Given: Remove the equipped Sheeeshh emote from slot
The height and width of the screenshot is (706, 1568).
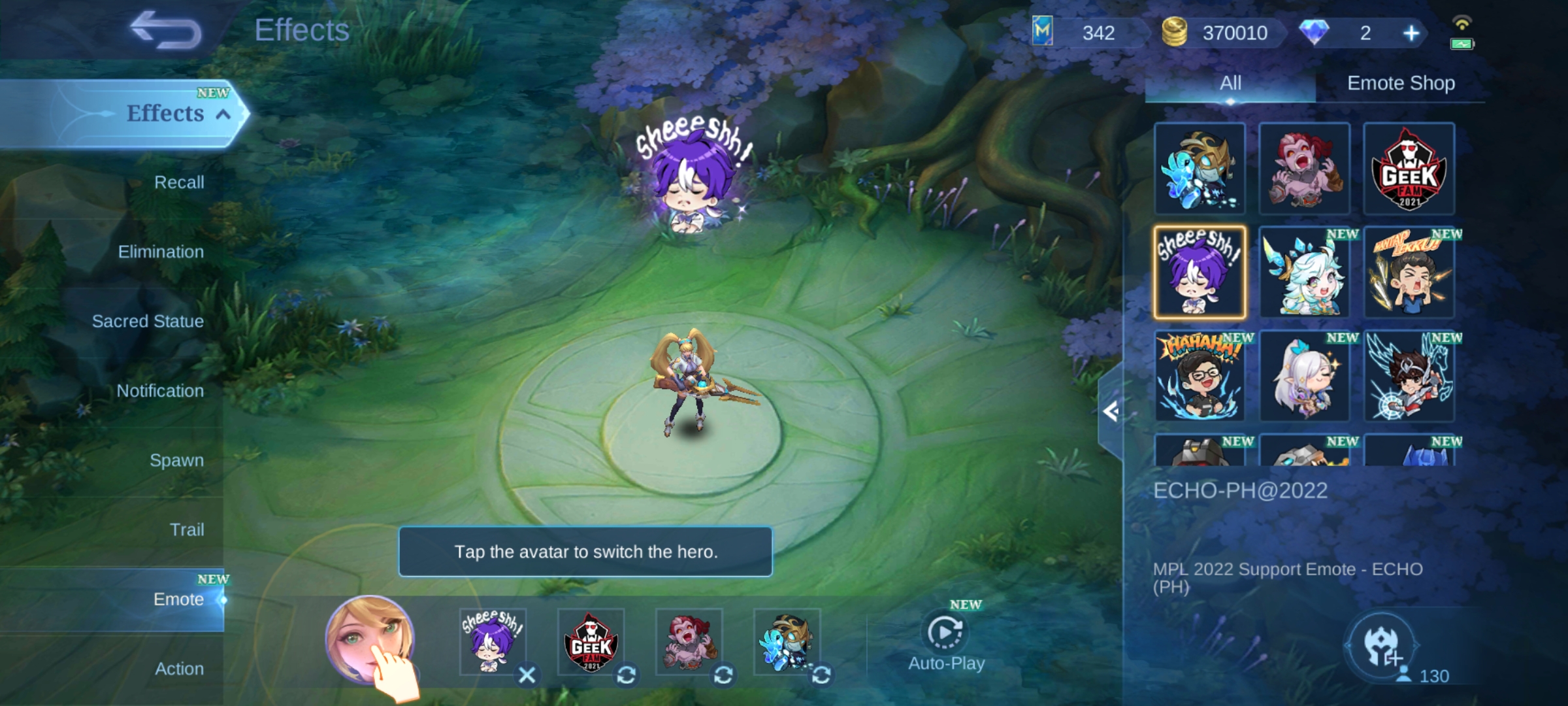Looking at the screenshot, I should point(527,675).
